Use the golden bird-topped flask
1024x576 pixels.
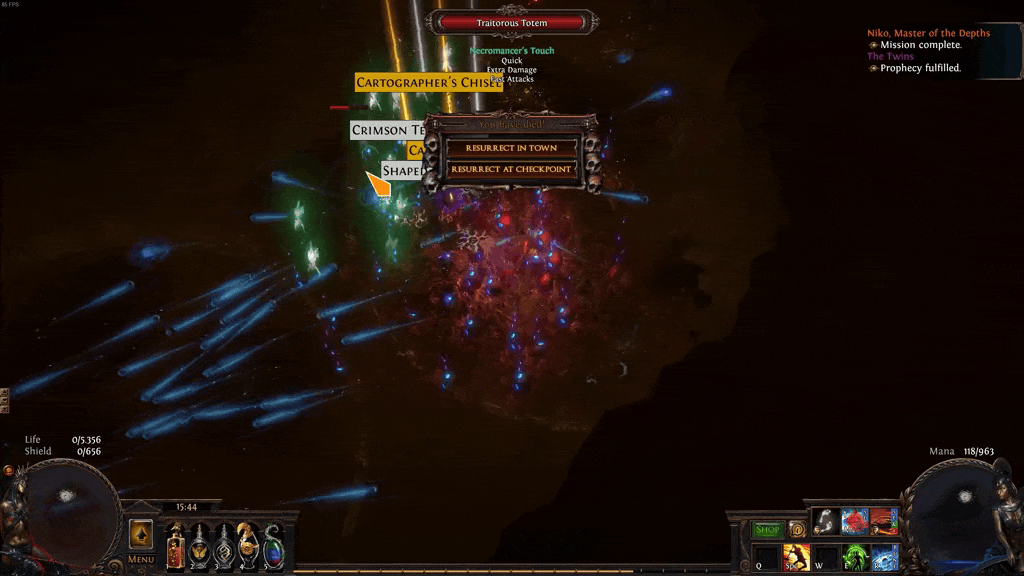point(248,545)
